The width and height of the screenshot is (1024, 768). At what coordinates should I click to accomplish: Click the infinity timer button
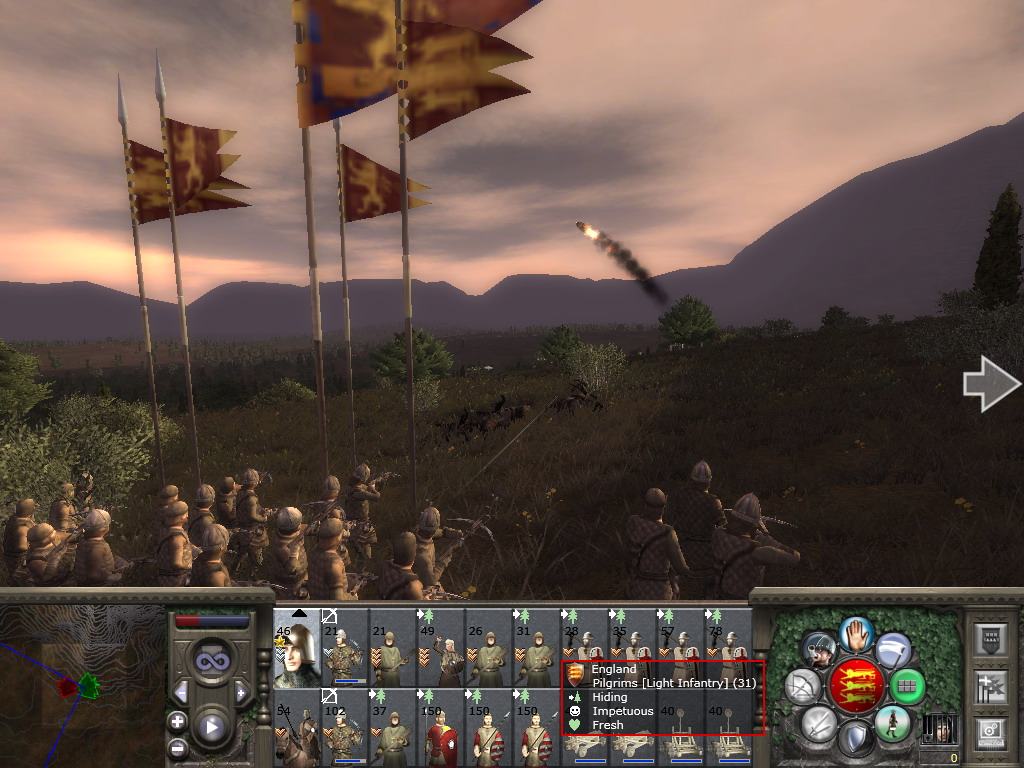coord(210,662)
